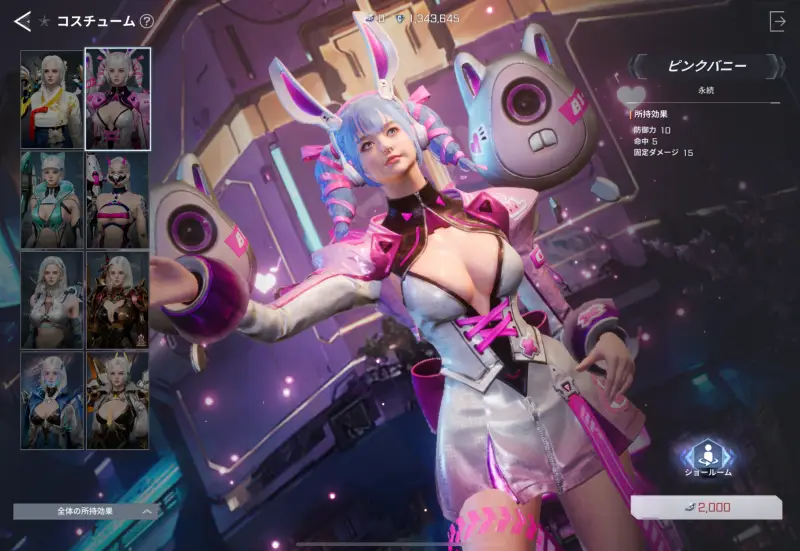The width and height of the screenshot is (800, 551).
Task: Expand the 全体の所持効果 panel
Action: (x=87, y=511)
